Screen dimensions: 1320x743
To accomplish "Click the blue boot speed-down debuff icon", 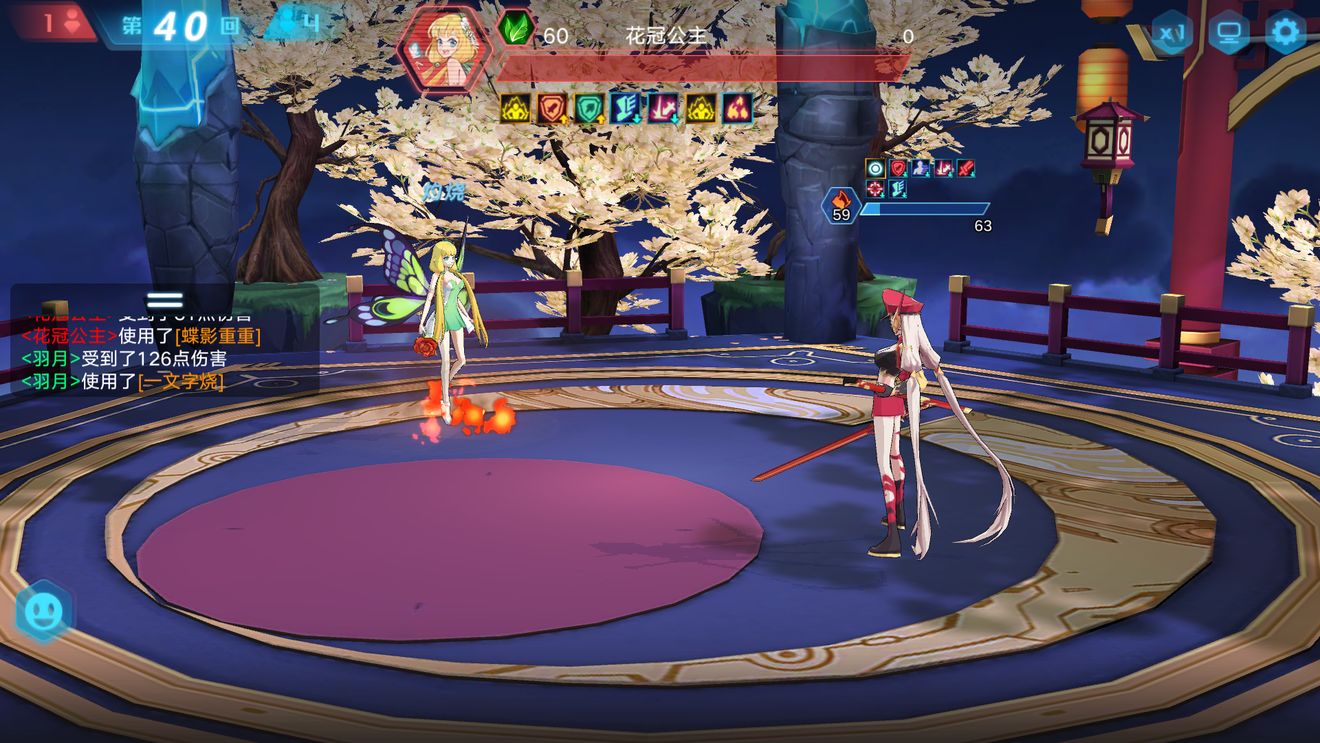I will pyautogui.click(x=623, y=110).
